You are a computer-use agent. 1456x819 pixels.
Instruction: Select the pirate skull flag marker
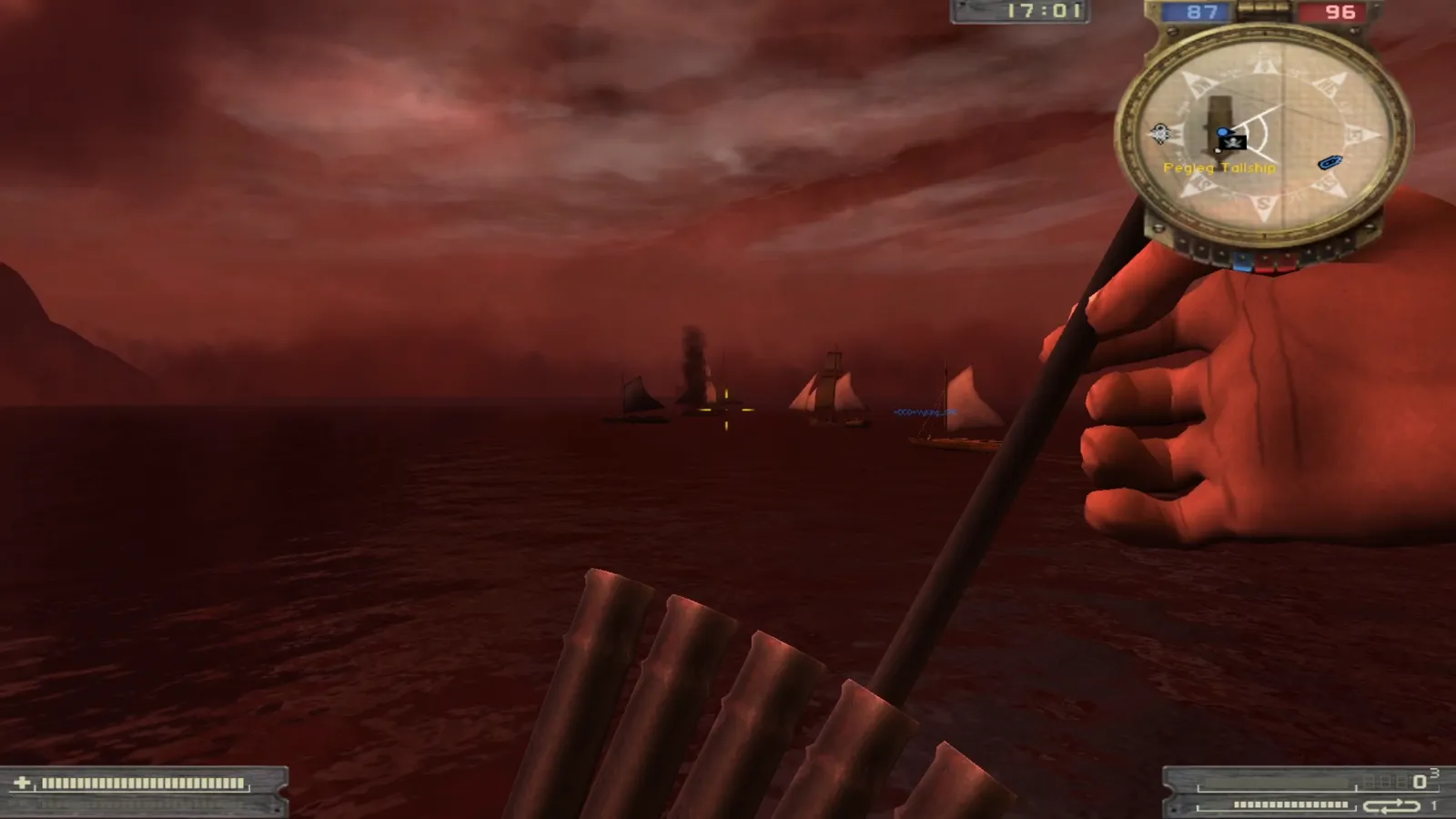coord(1233,142)
